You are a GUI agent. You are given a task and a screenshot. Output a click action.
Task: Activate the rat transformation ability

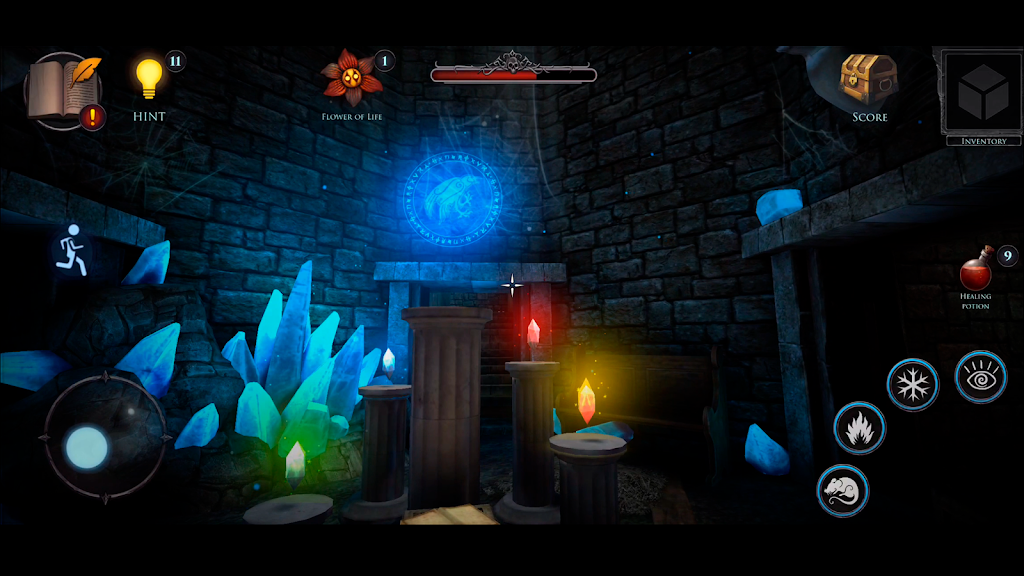click(x=842, y=490)
